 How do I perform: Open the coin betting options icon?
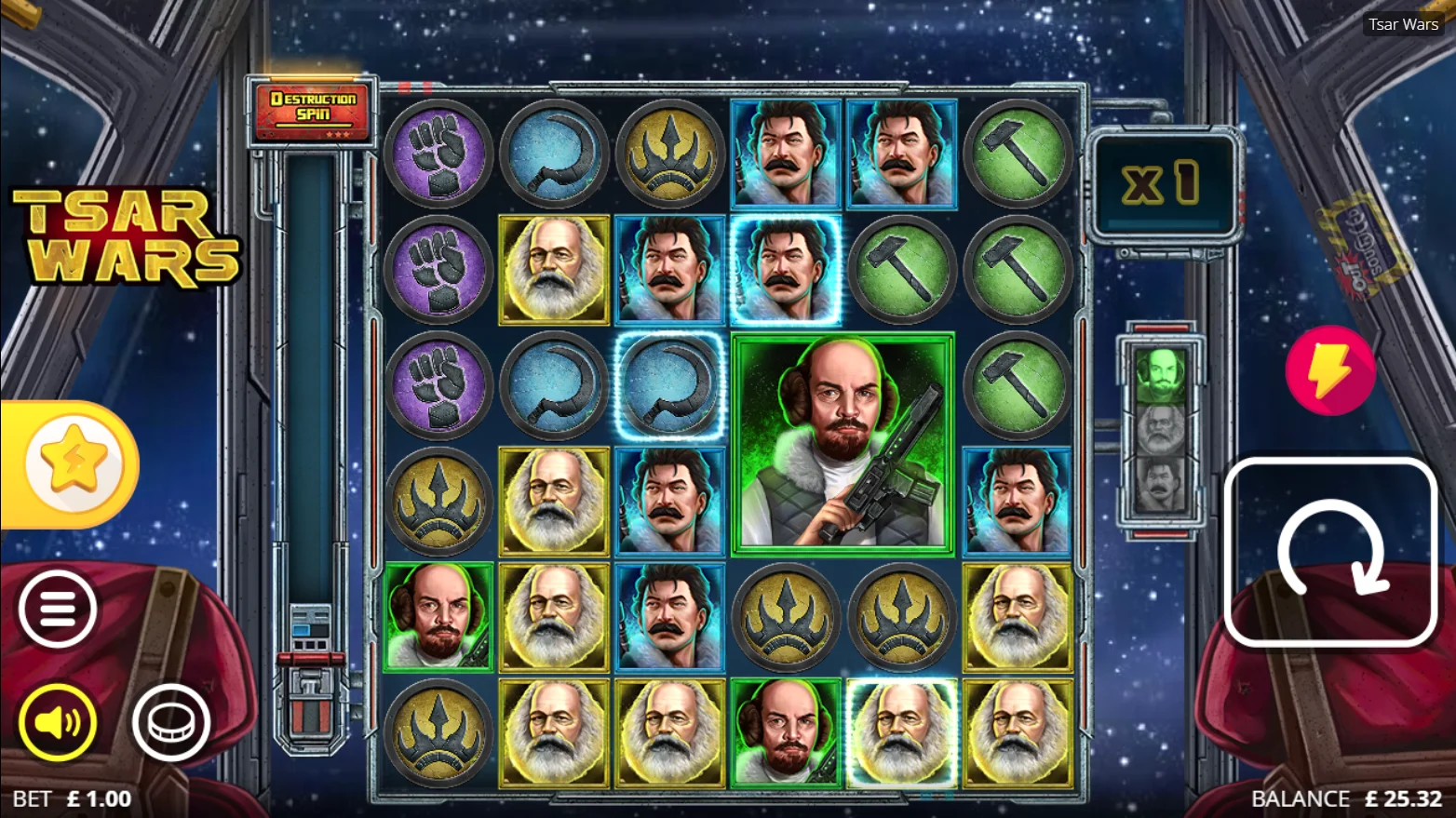173,723
